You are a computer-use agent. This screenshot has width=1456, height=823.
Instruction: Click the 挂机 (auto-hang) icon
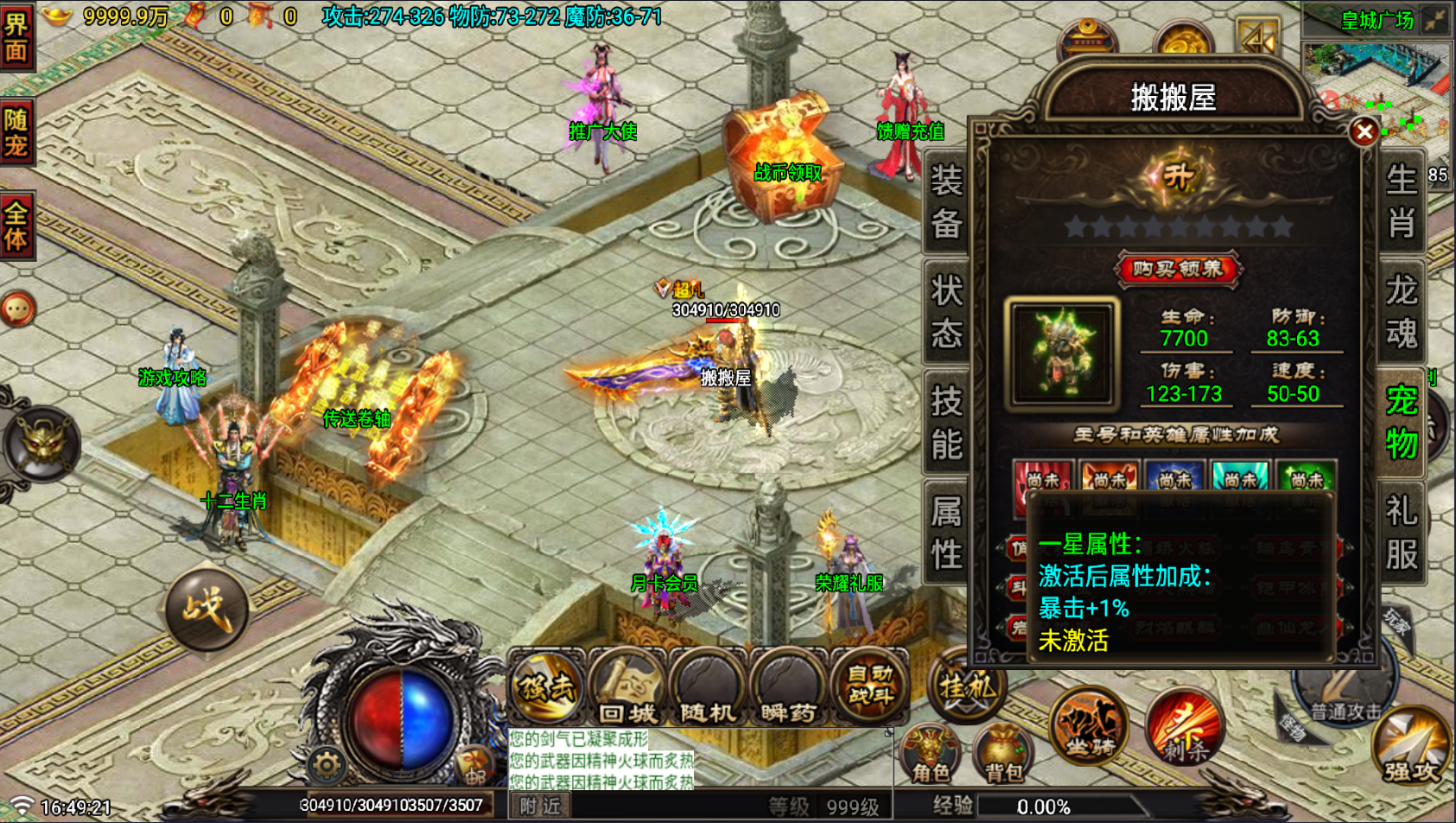[965, 687]
